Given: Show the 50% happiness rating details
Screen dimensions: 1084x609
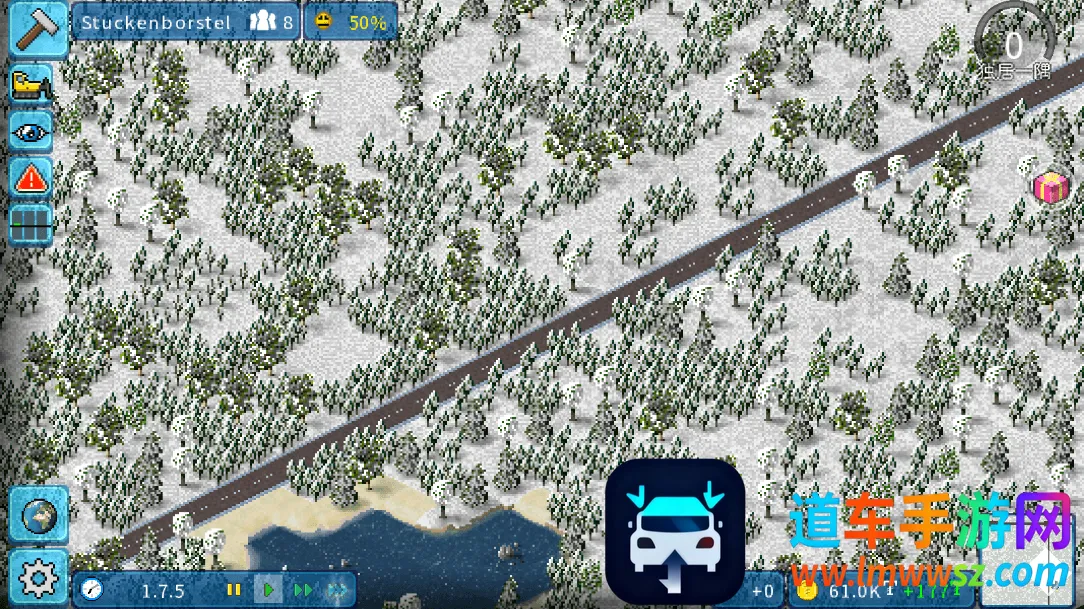Looking at the screenshot, I should point(350,22).
